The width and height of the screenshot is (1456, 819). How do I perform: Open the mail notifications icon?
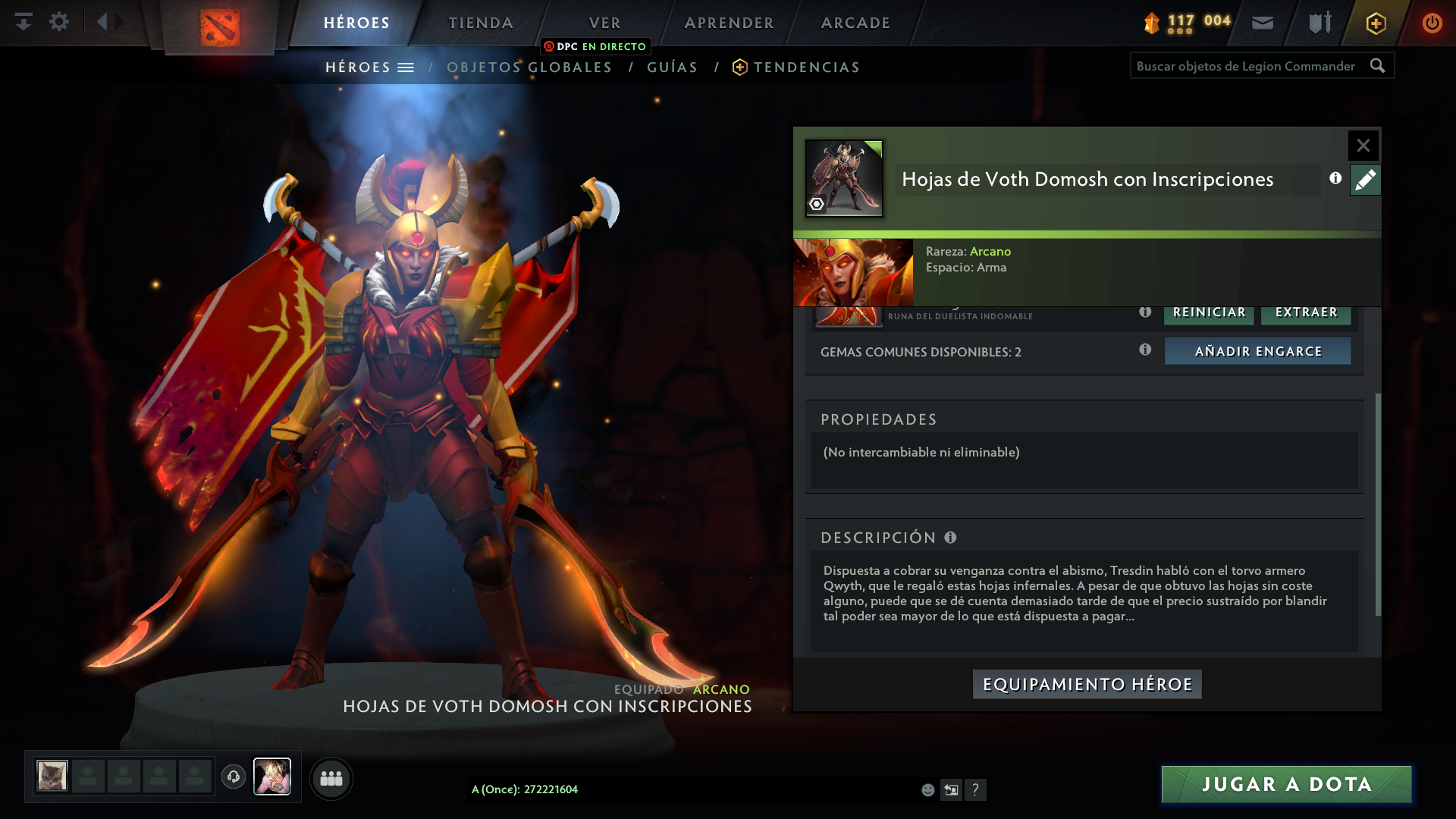pyautogui.click(x=1262, y=23)
